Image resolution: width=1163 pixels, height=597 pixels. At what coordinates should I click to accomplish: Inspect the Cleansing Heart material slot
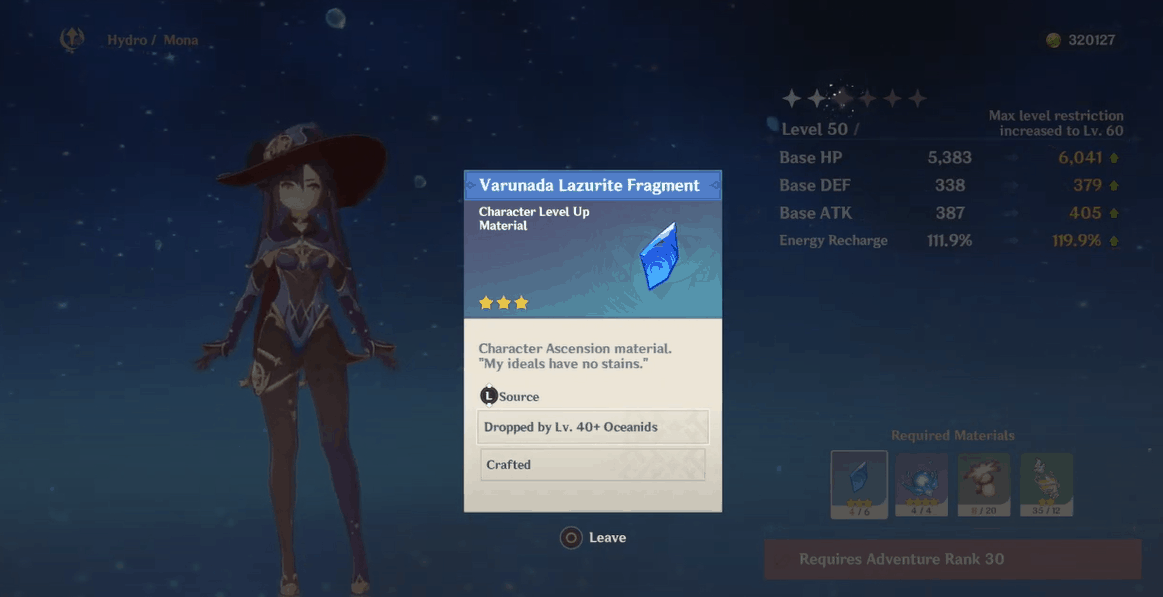(x=922, y=484)
